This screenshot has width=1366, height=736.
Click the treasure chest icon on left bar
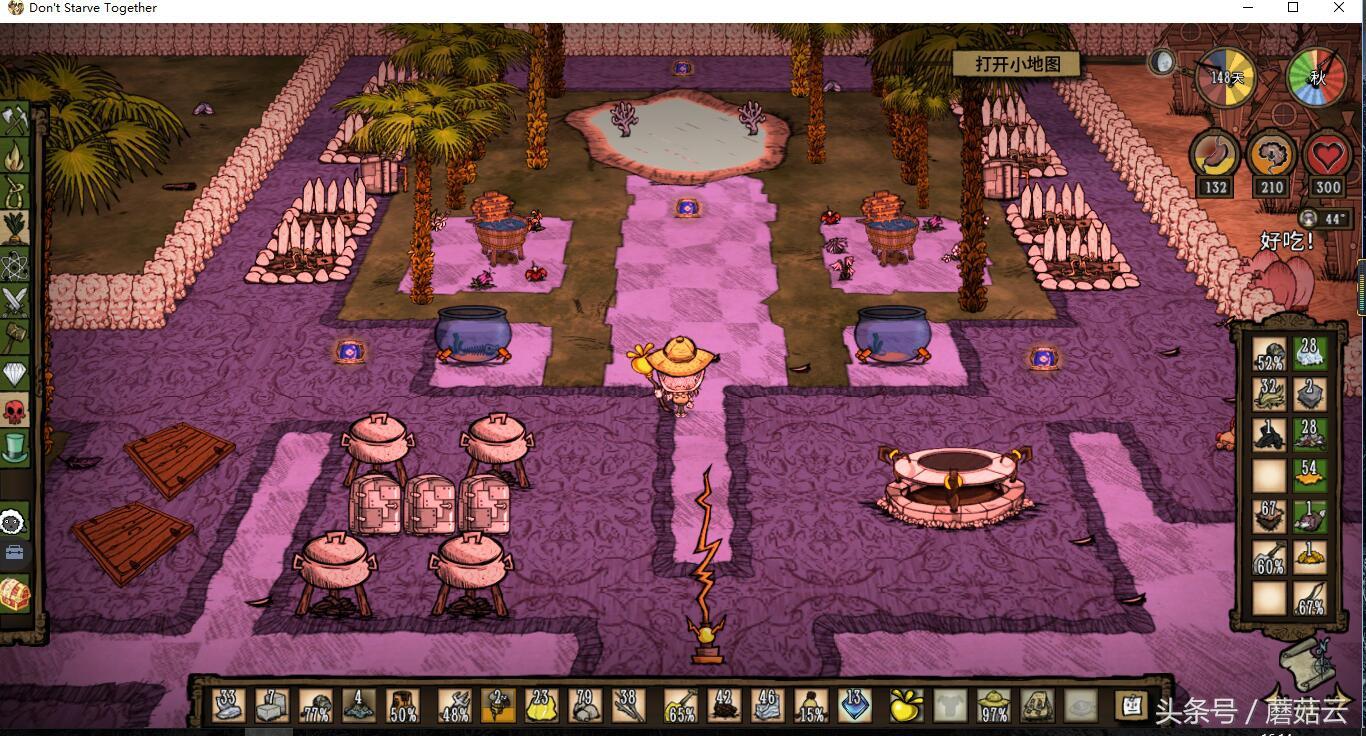14,595
